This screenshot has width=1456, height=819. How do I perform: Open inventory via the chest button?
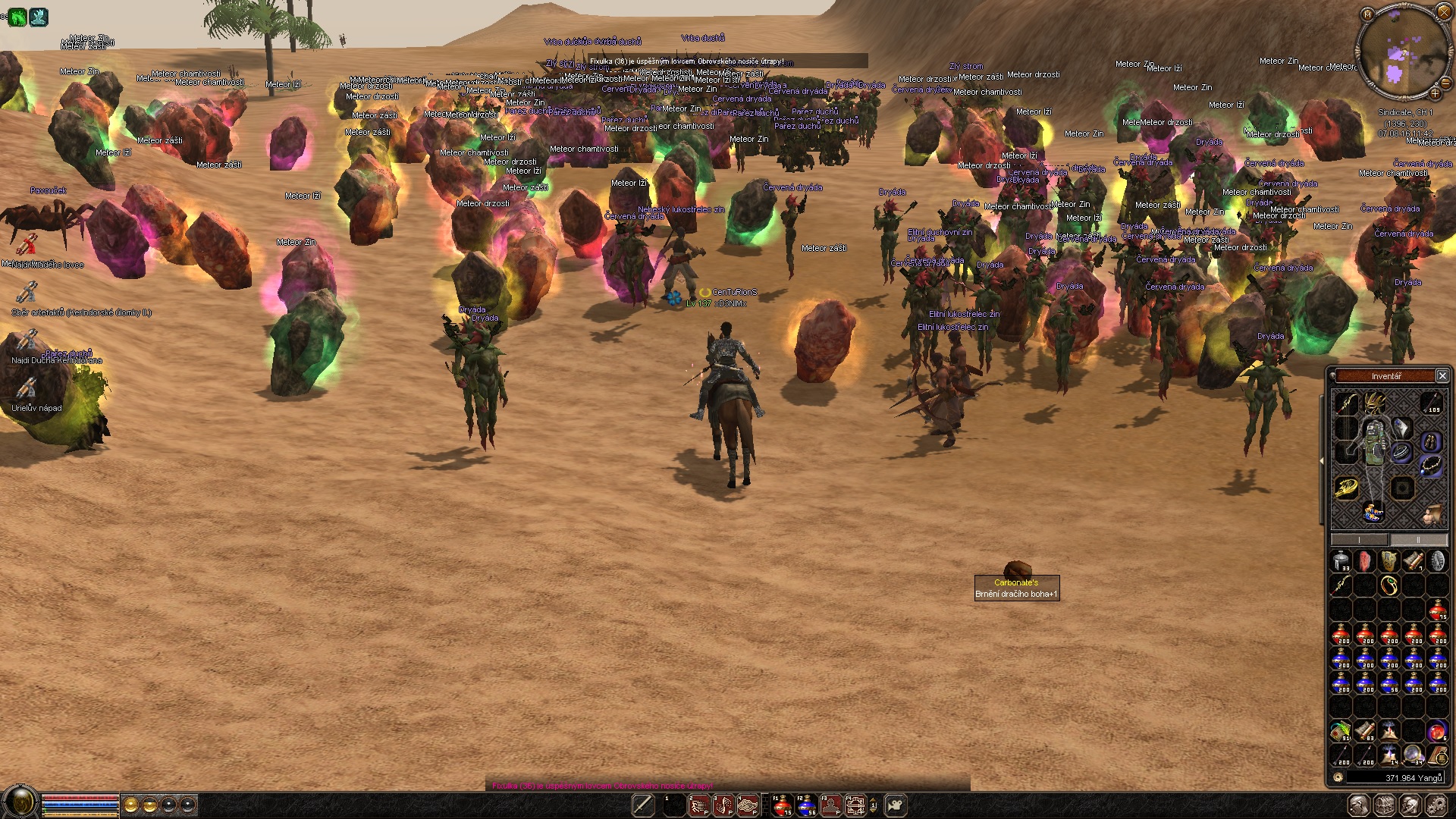pos(1385,805)
